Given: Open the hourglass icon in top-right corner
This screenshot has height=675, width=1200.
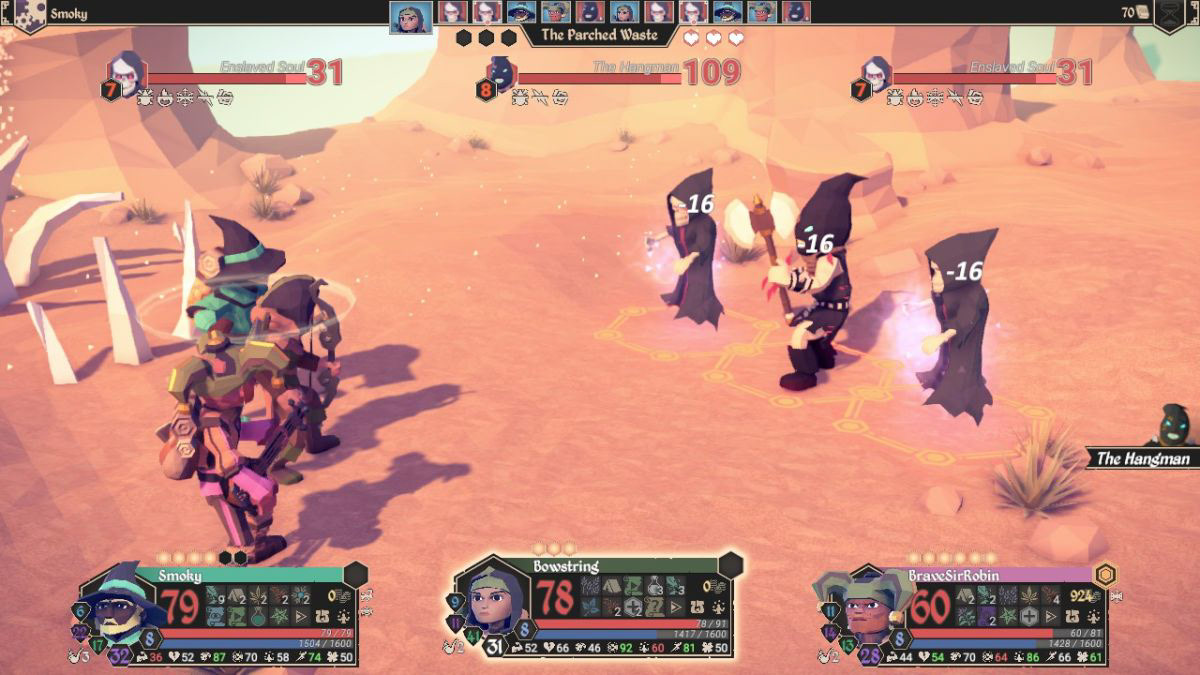Looking at the screenshot, I should point(1170,14).
